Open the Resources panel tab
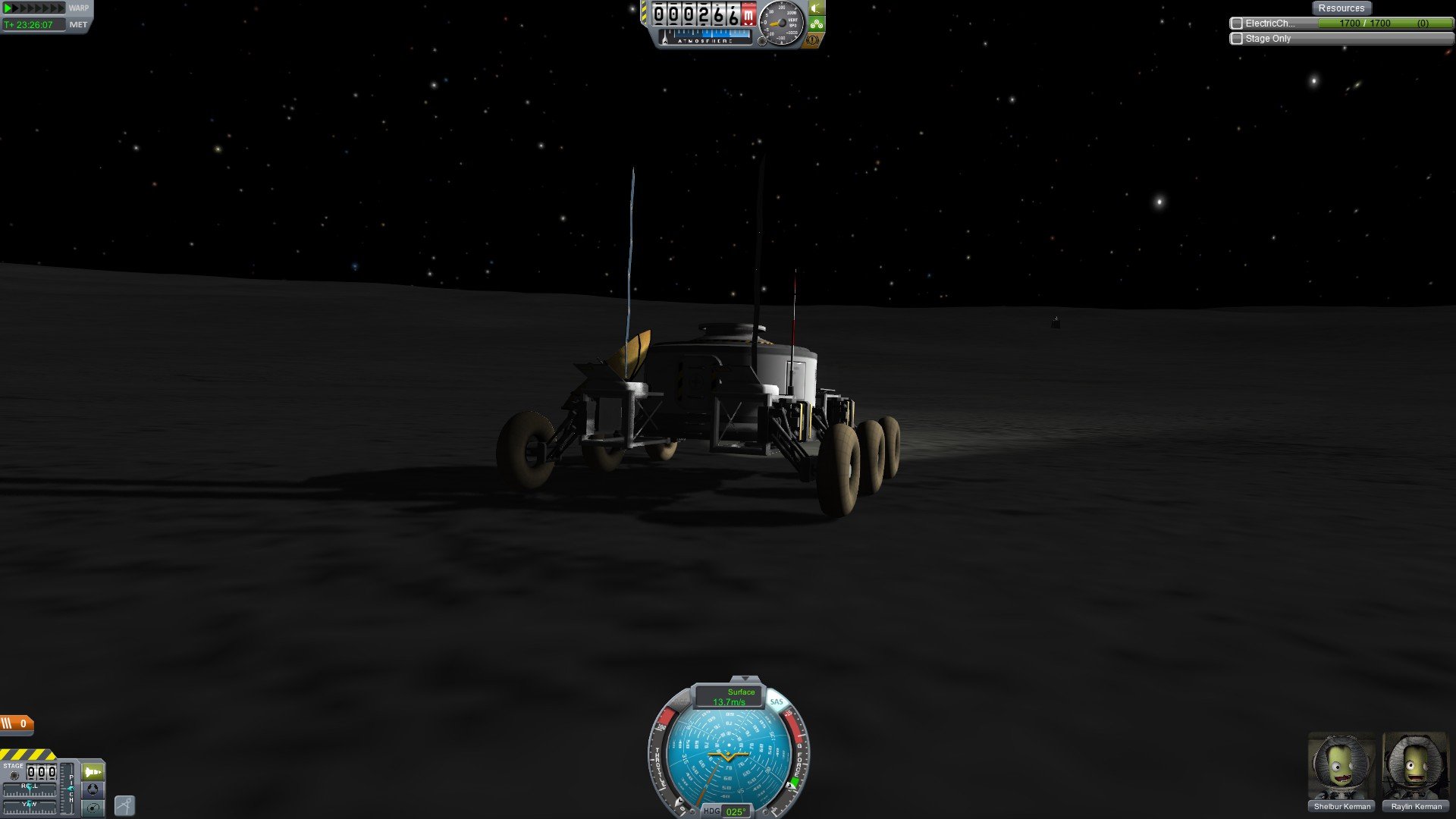Image resolution: width=1456 pixels, height=819 pixels. pyautogui.click(x=1341, y=8)
